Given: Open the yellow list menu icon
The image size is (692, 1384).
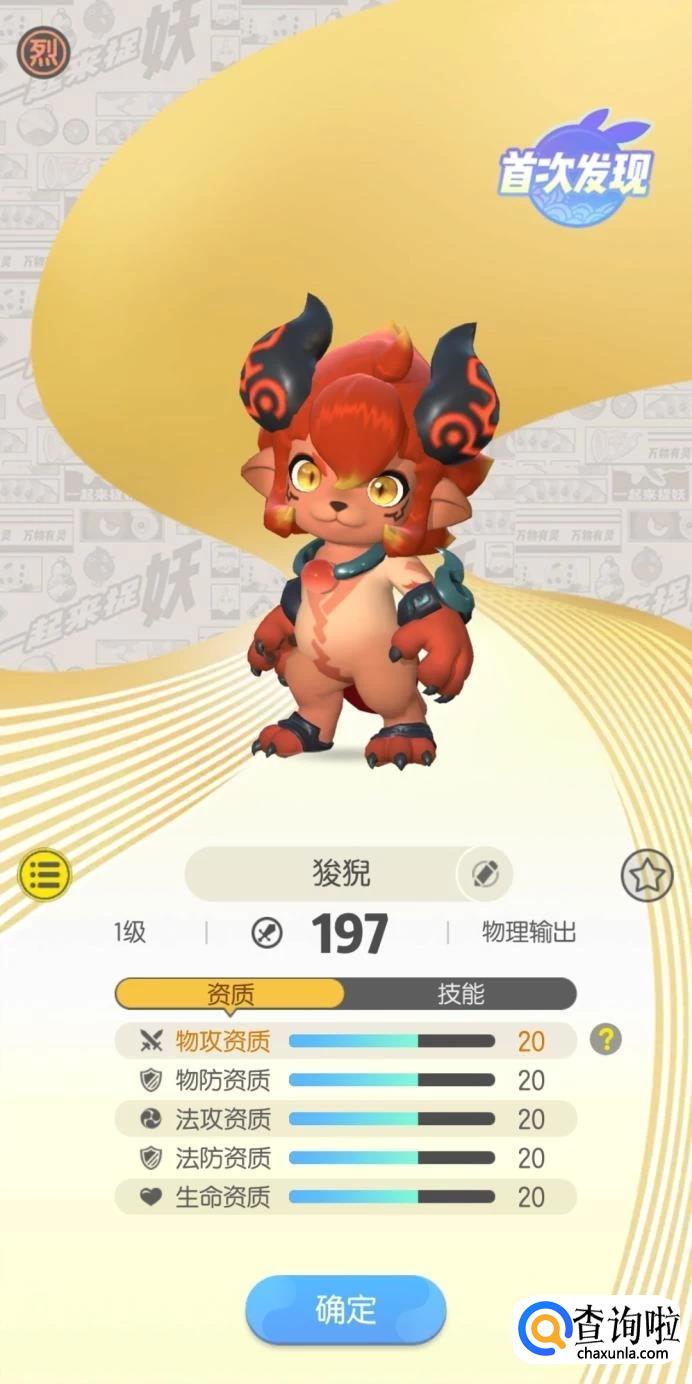Looking at the screenshot, I should [45, 874].
